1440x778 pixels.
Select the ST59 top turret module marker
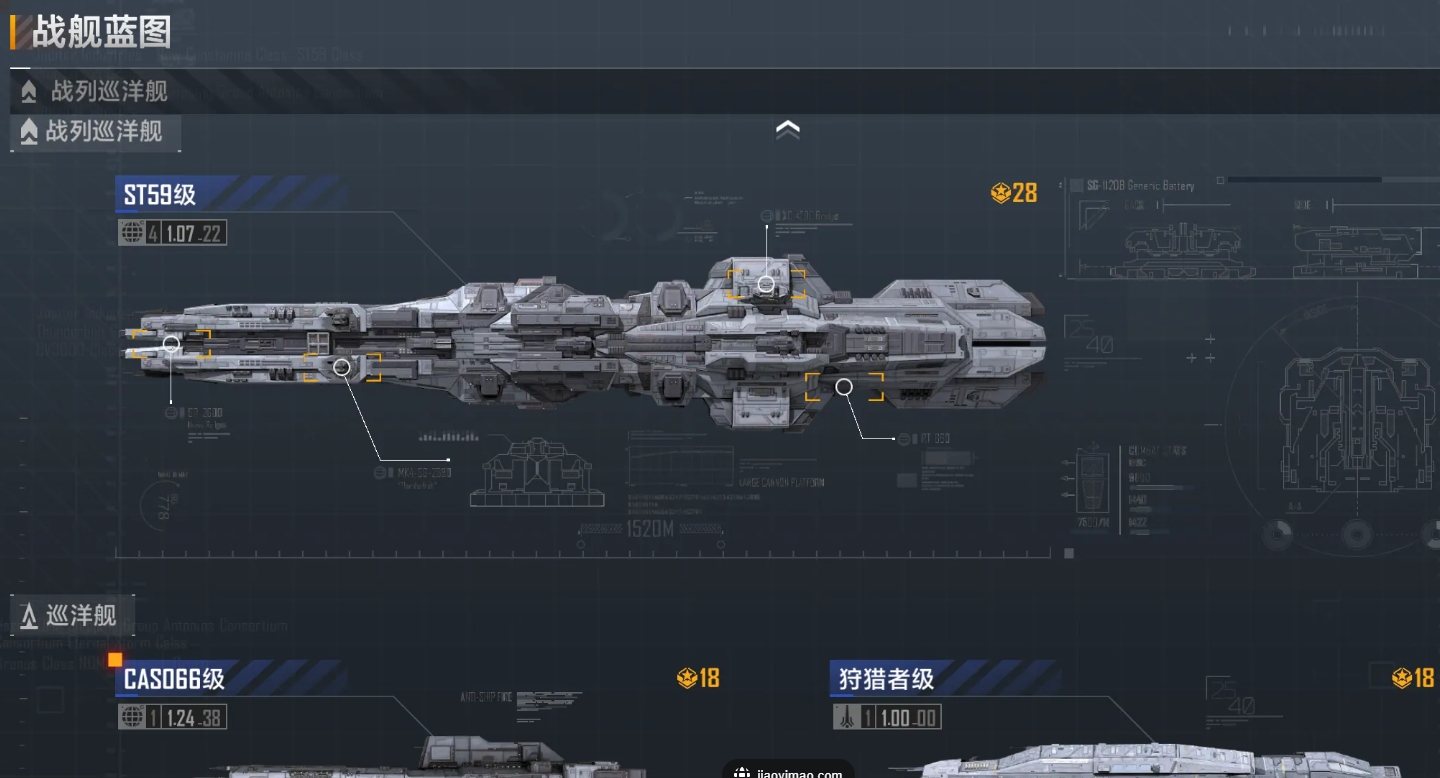[x=766, y=284]
